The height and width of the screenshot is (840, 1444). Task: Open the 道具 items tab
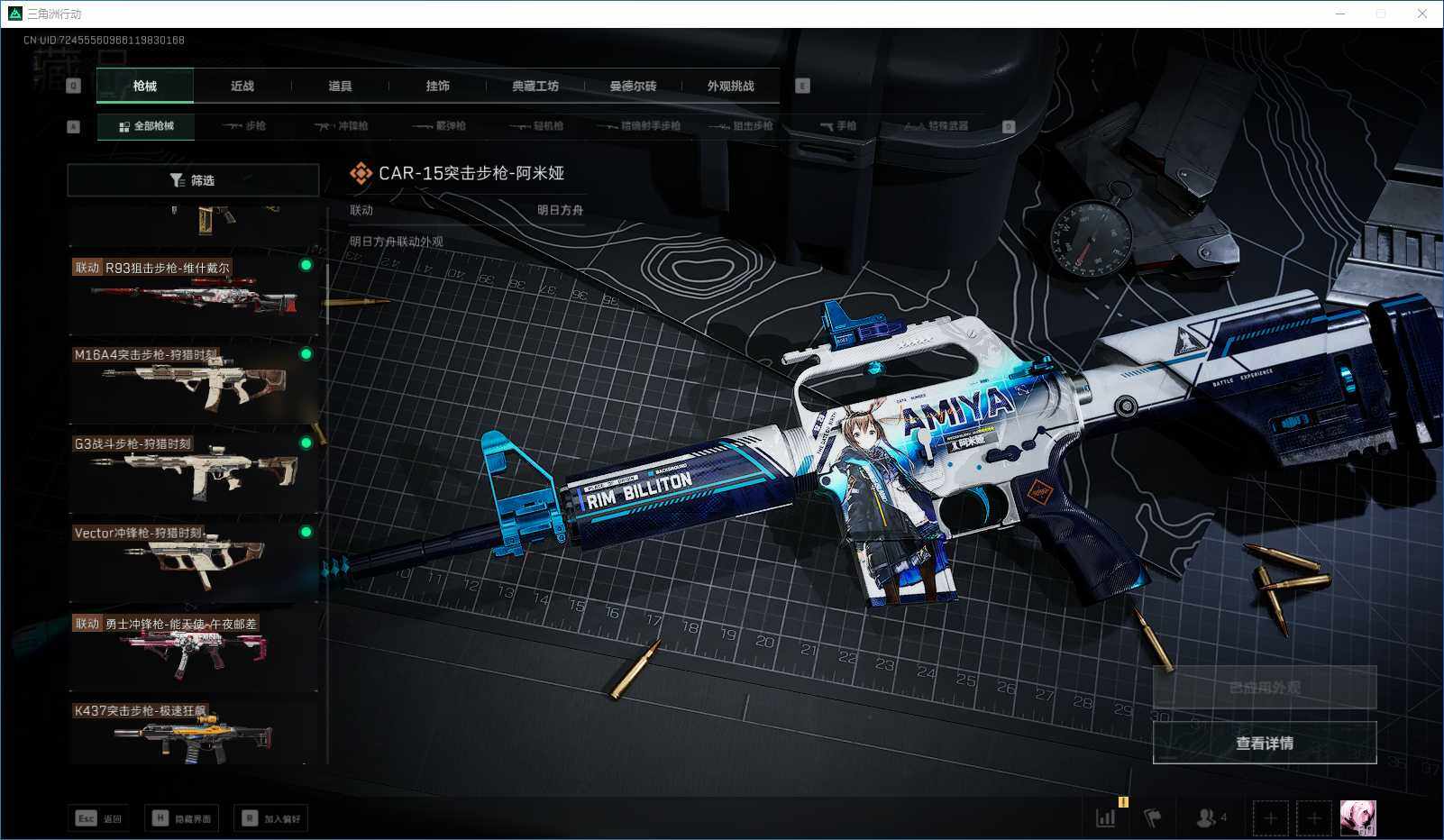click(x=340, y=87)
